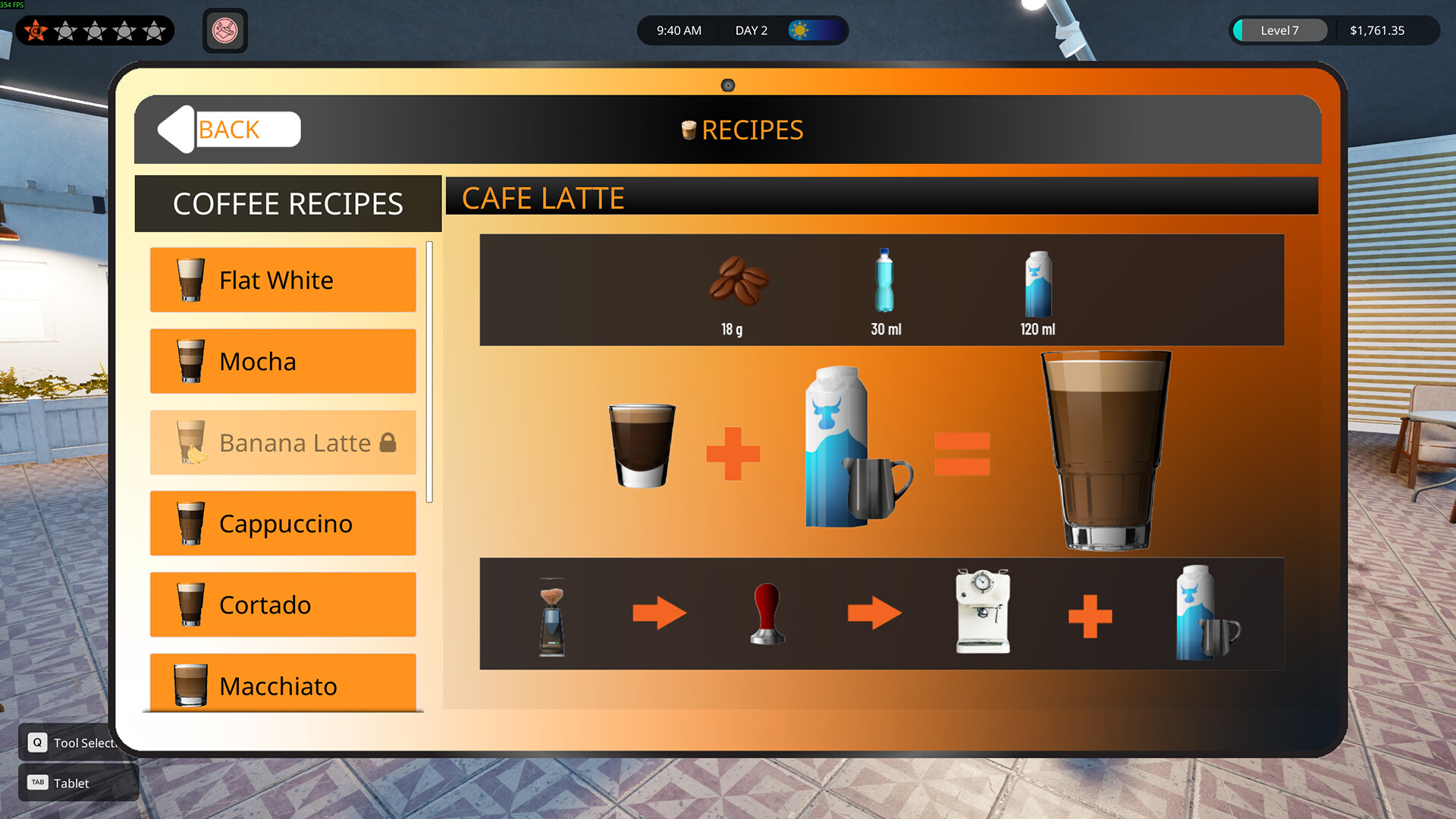Click the padlock on the Banana Latte recipe

click(x=389, y=443)
